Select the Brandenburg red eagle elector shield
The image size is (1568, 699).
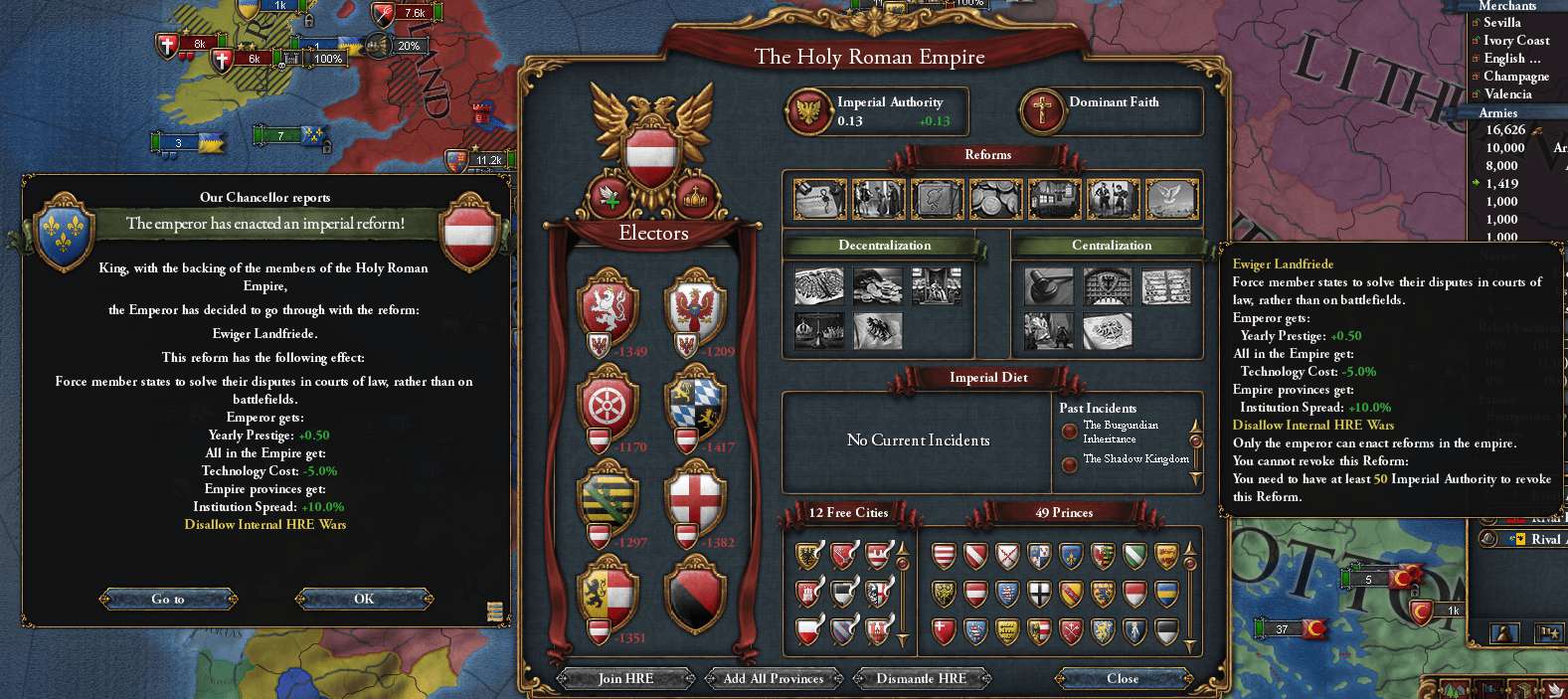(x=694, y=306)
